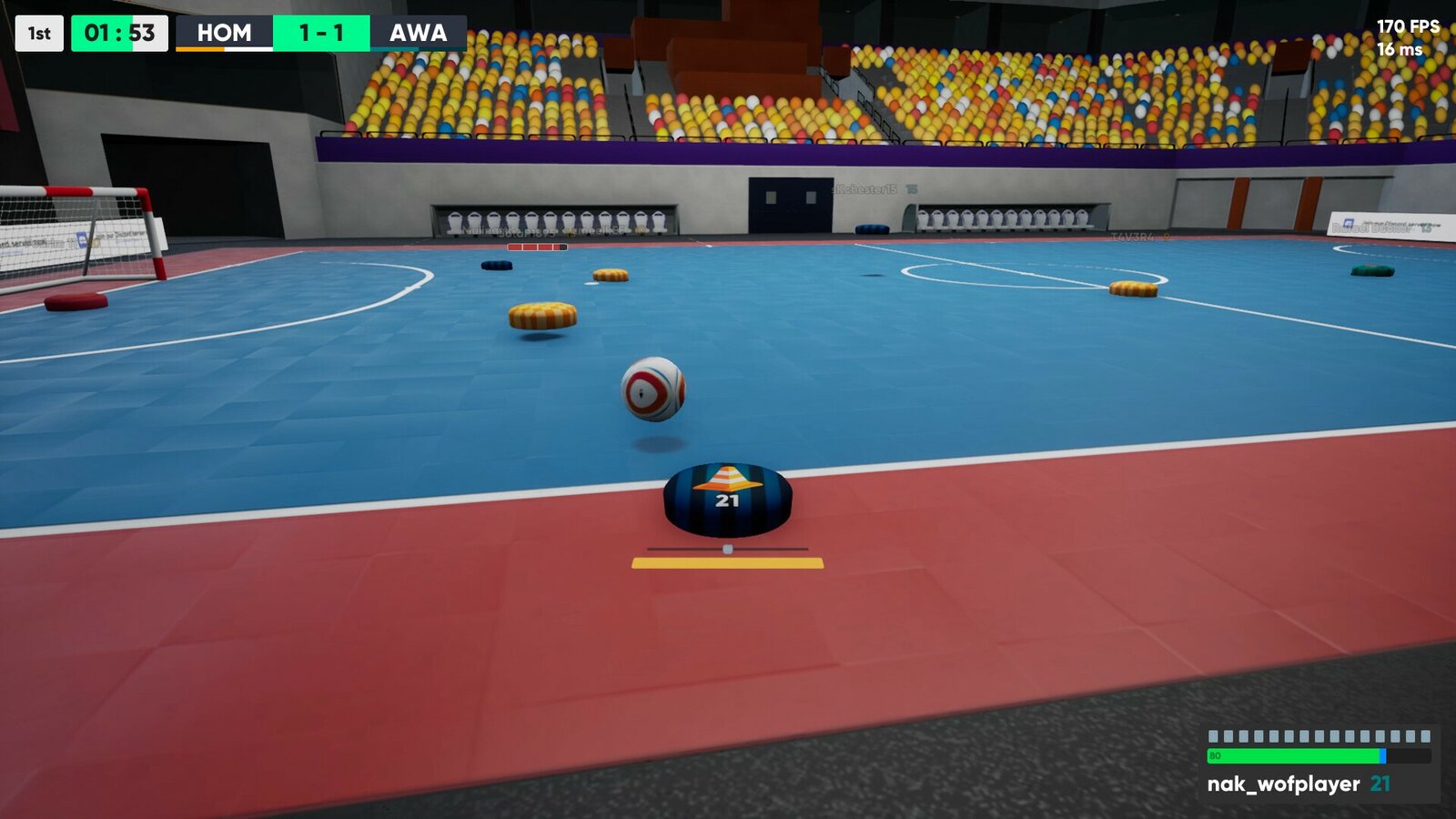The height and width of the screenshot is (819, 1456).
Task: Toggle the 1st period indicator on the scoreboard
Action: (x=37, y=33)
